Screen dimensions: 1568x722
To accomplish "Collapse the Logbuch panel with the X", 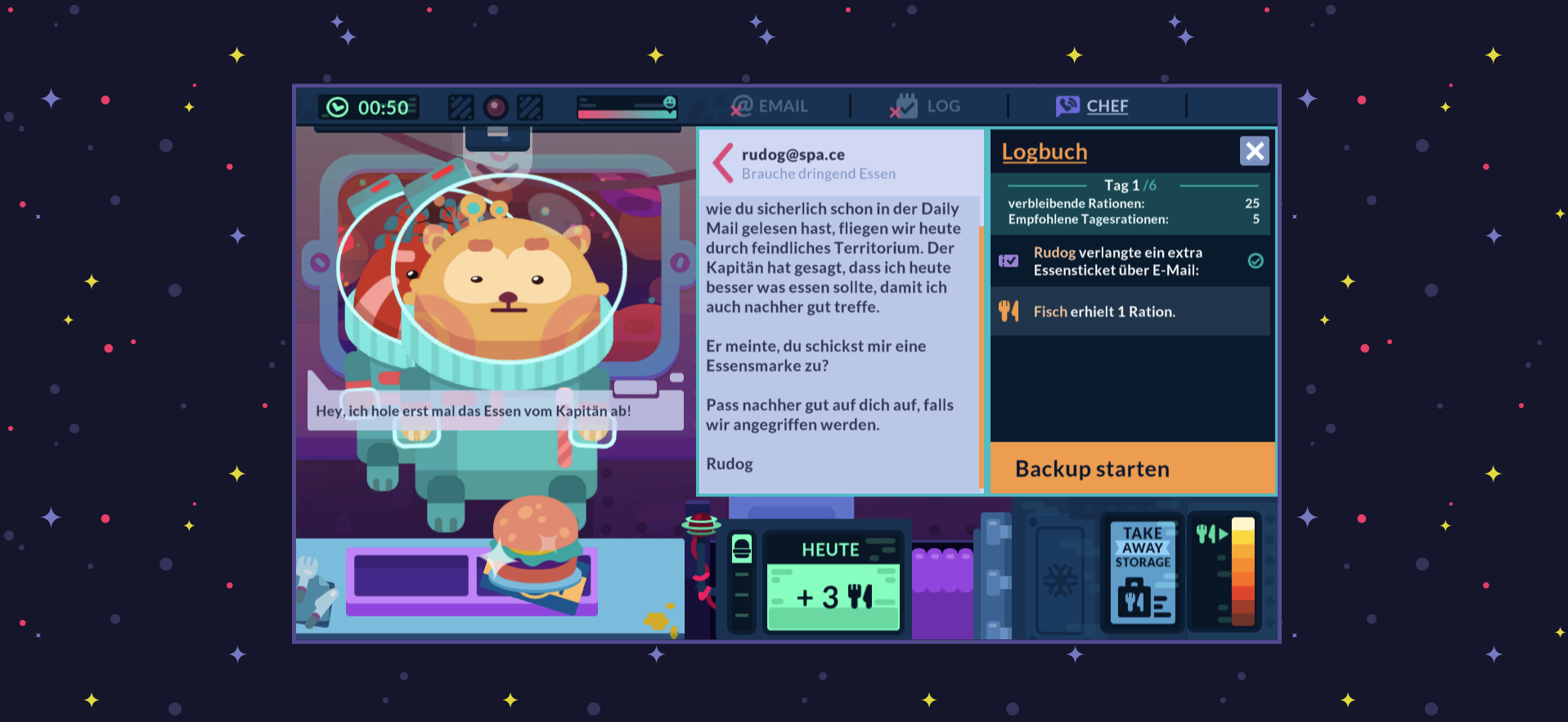I will point(1254,150).
